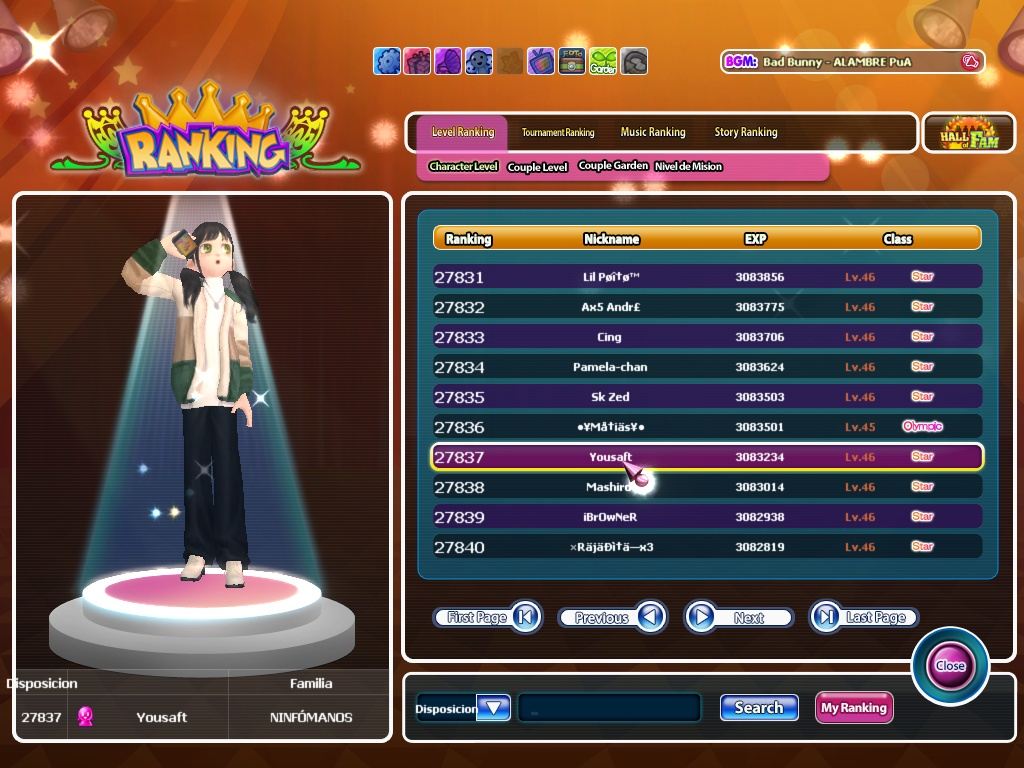Screen dimensions: 1024x768
Task: Open the Music Ranking tab
Action: point(653,132)
